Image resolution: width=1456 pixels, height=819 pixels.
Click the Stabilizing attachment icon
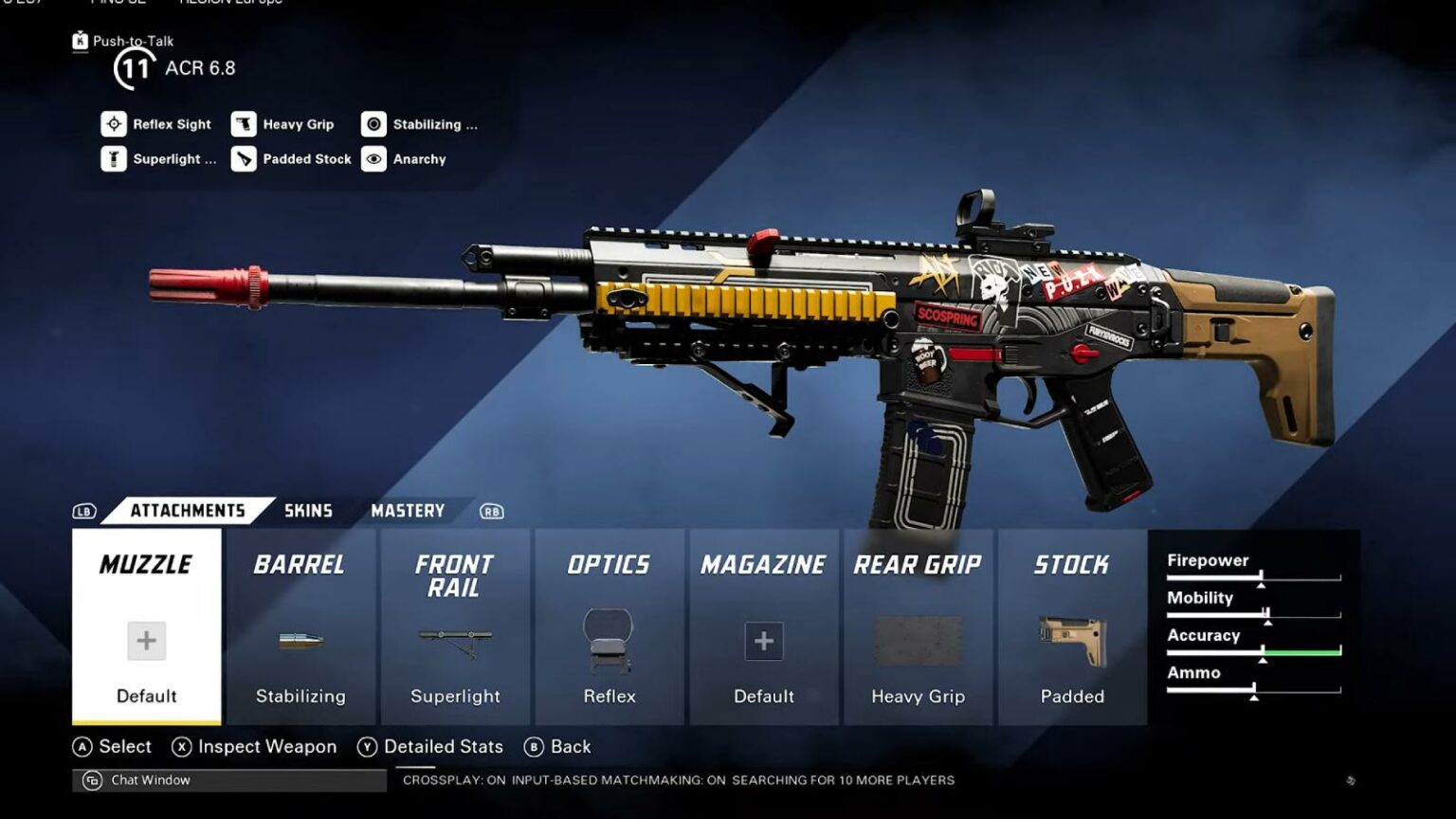click(374, 124)
